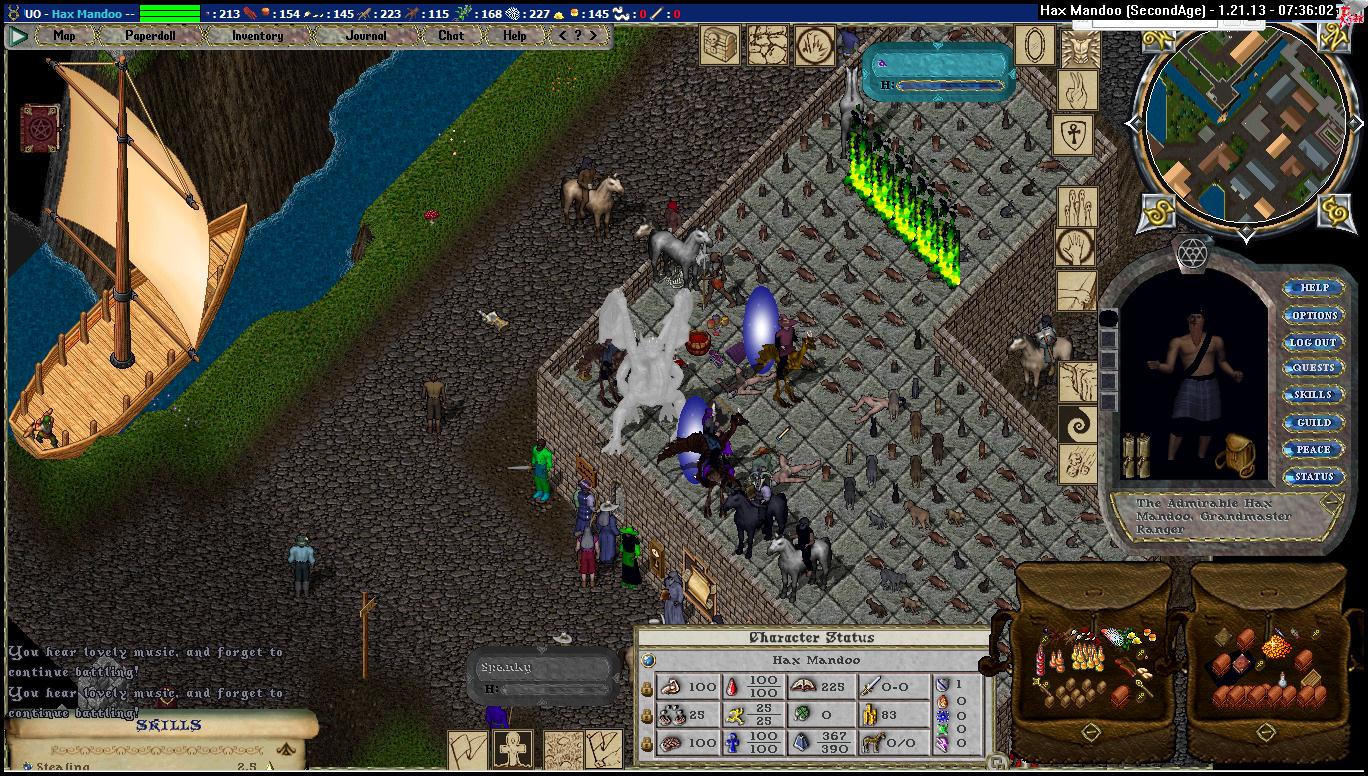Click the LOG OUT button
The height and width of the screenshot is (776, 1368).
1313,342
